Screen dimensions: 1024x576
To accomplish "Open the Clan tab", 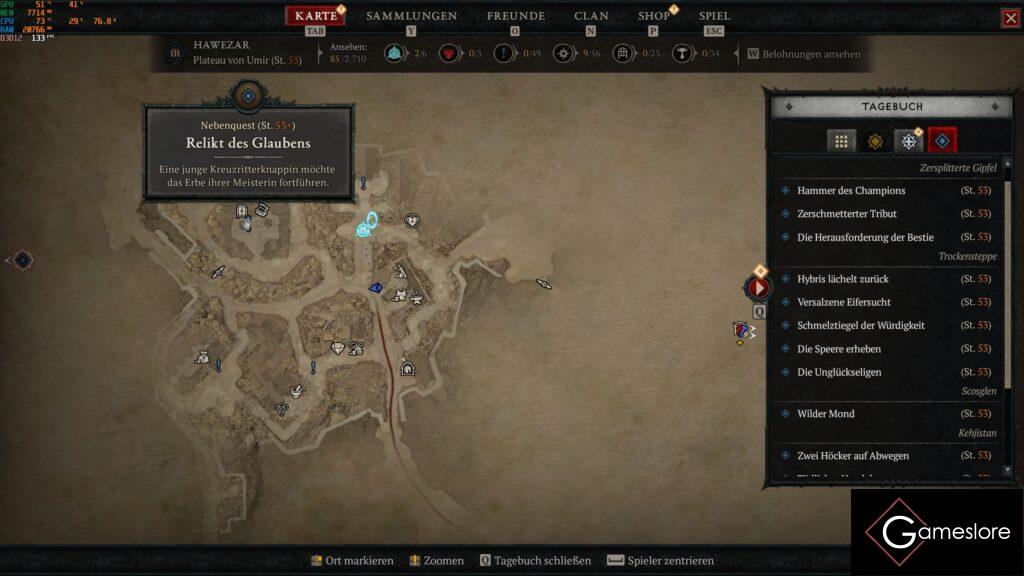I will point(591,16).
